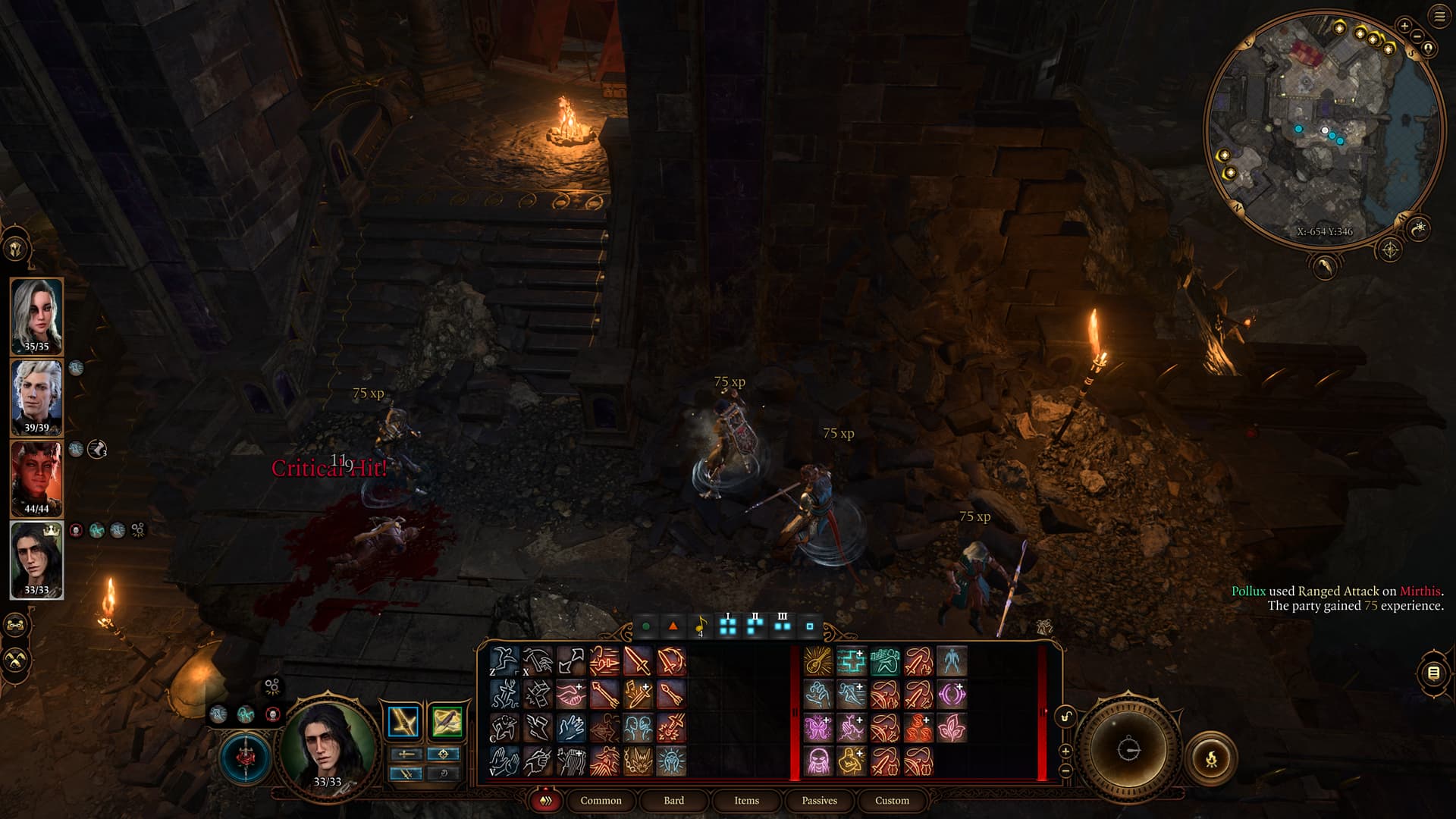
Task: Cast the healing cross spell
Action: coord(851,661)
